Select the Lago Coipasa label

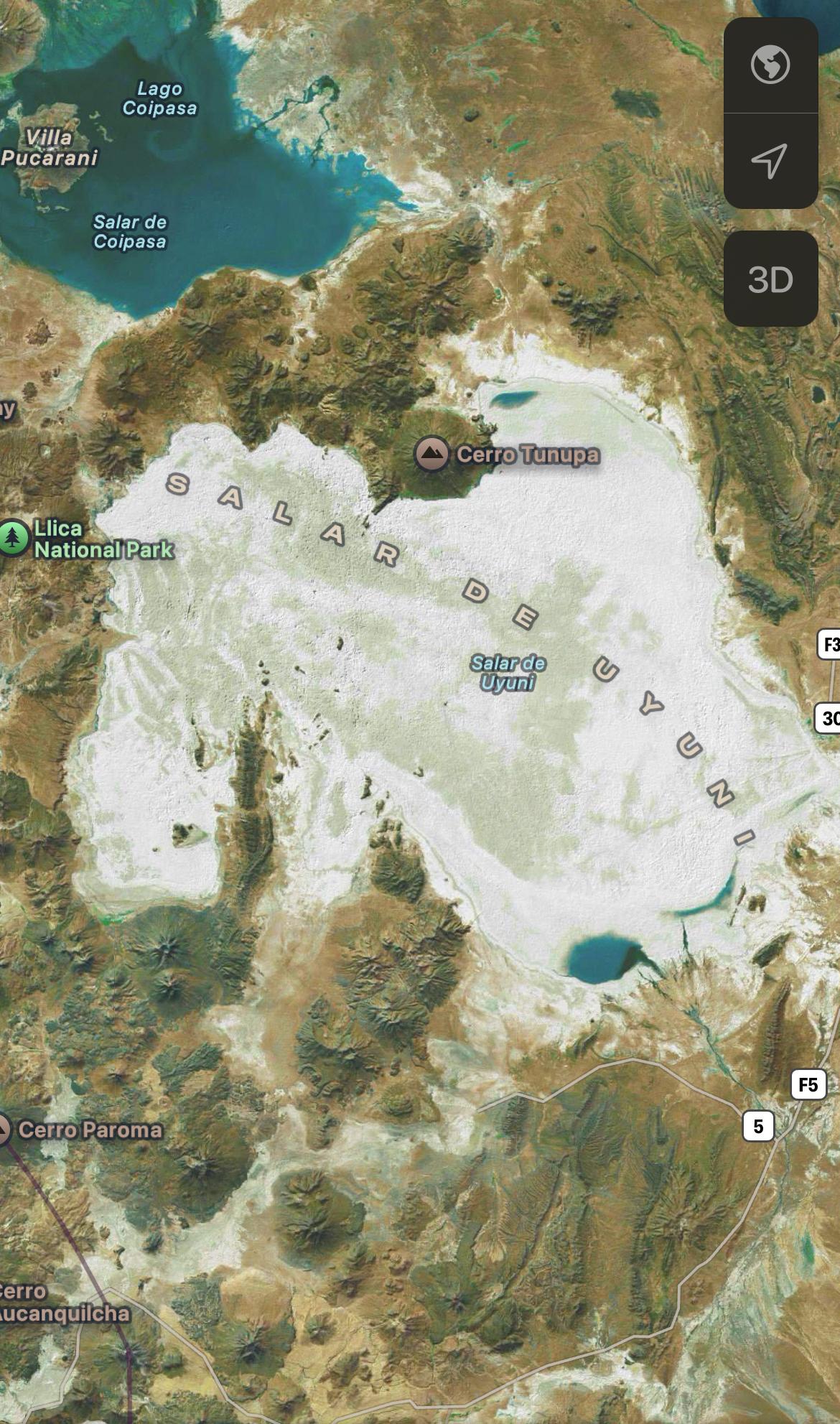click(x=159, y=98)
